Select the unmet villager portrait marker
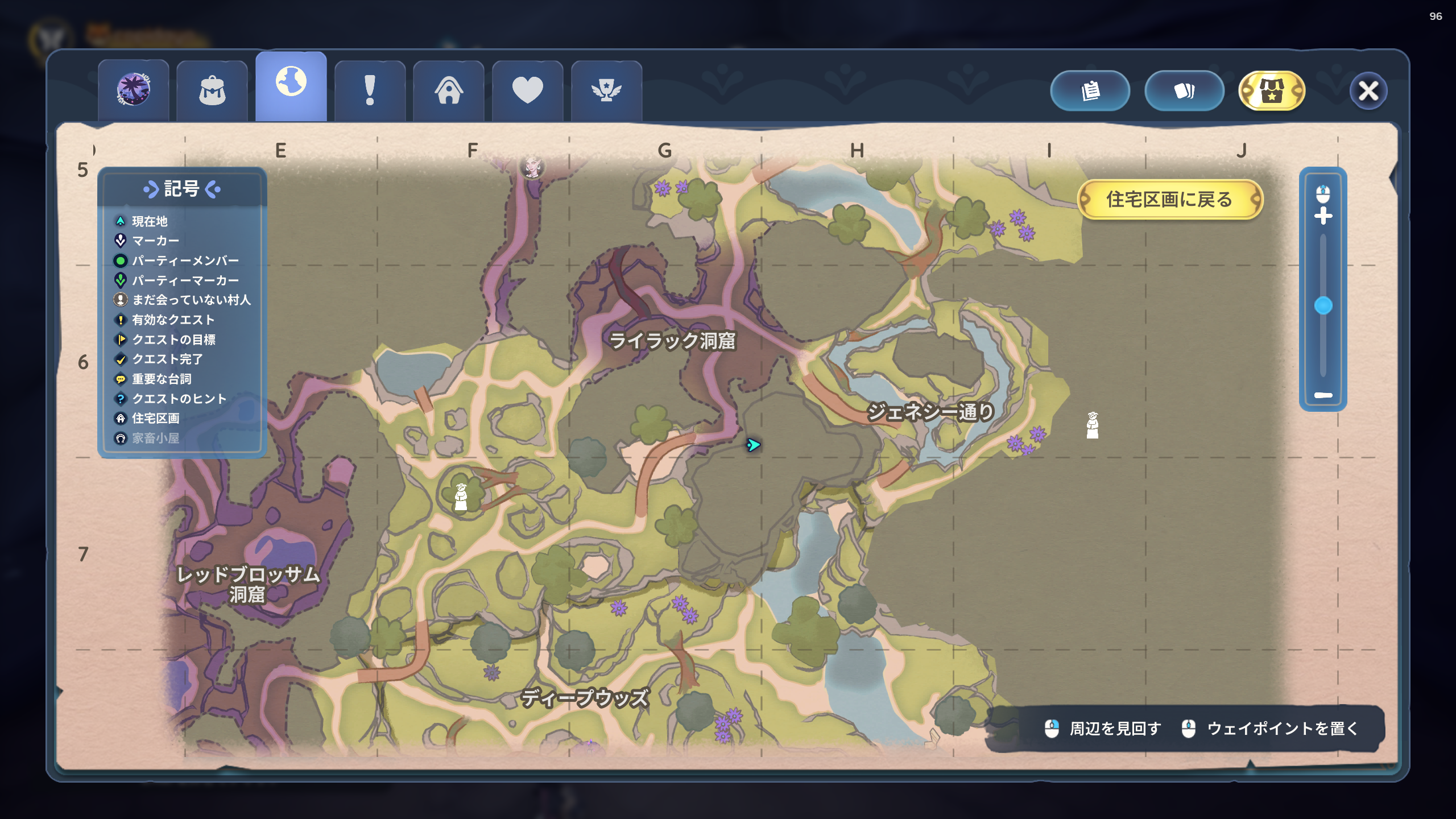 (532, 167)
